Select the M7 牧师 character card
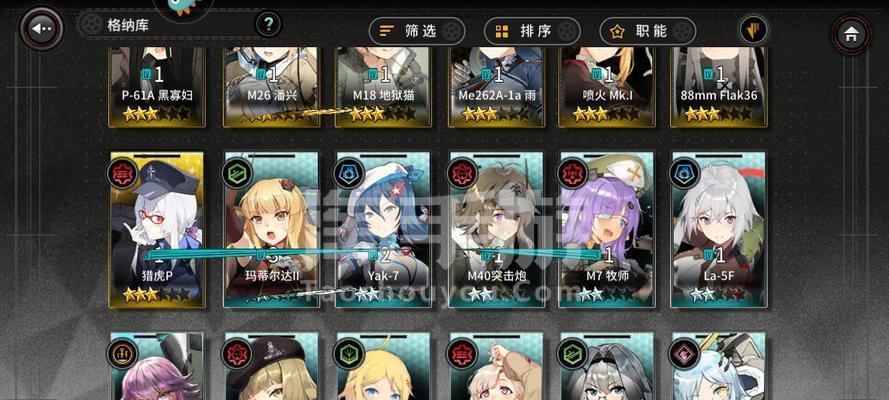889x400 pixels. click(x=609, y=229)
